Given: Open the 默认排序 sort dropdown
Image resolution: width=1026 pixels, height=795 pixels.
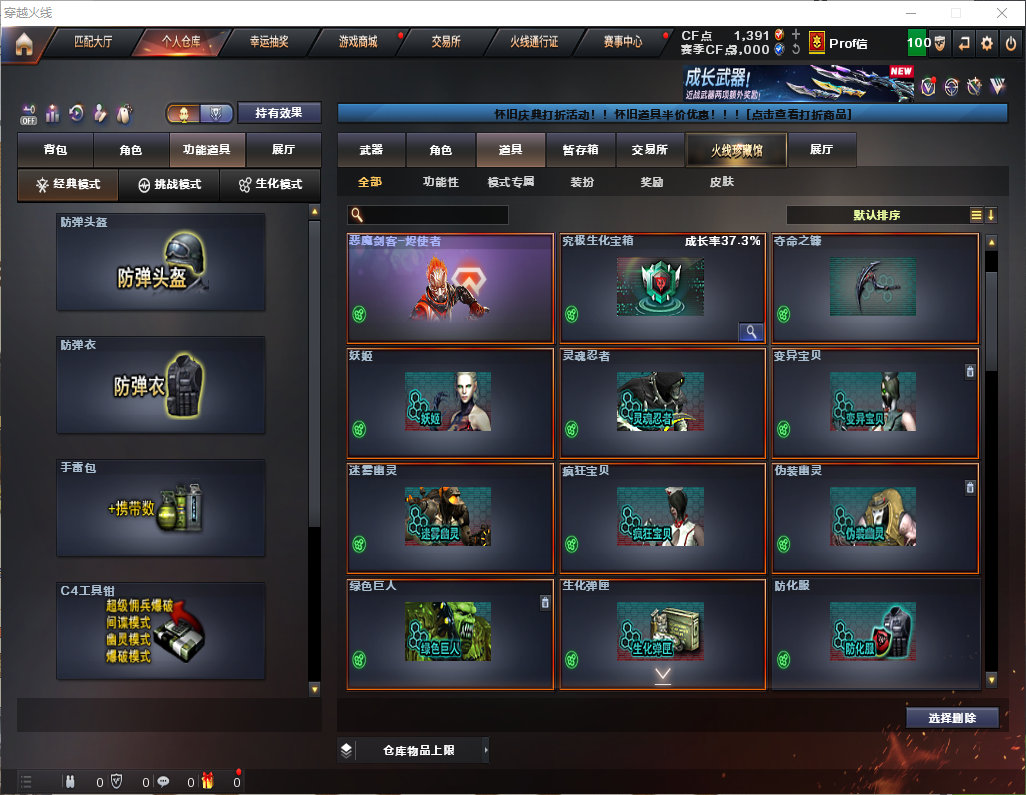Looking at the screenshot, I should coord(876,215).
